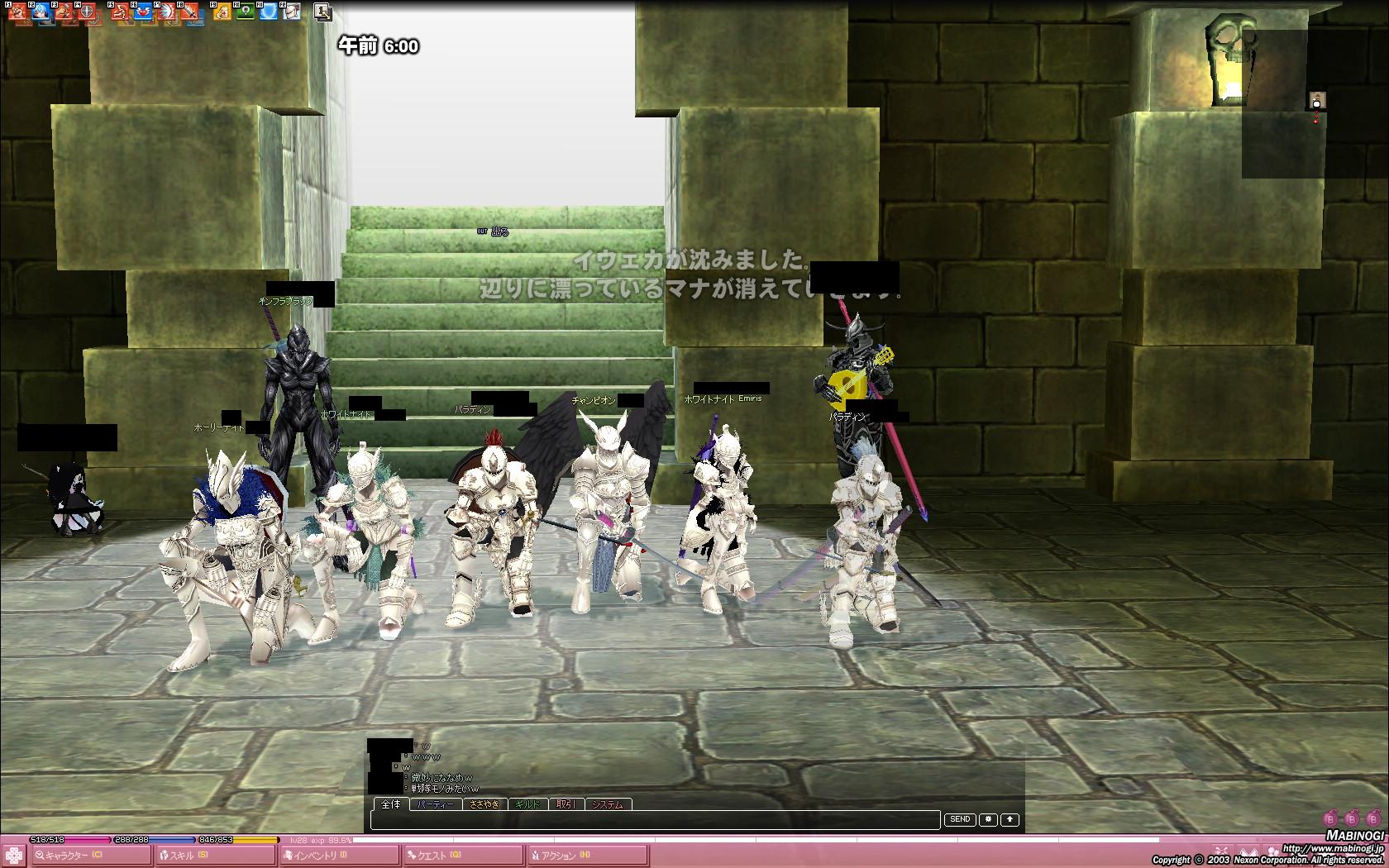Select the ささやき (Whisper) chat tab
This screenshot has height=868, width=1389.
coord(484,804)
